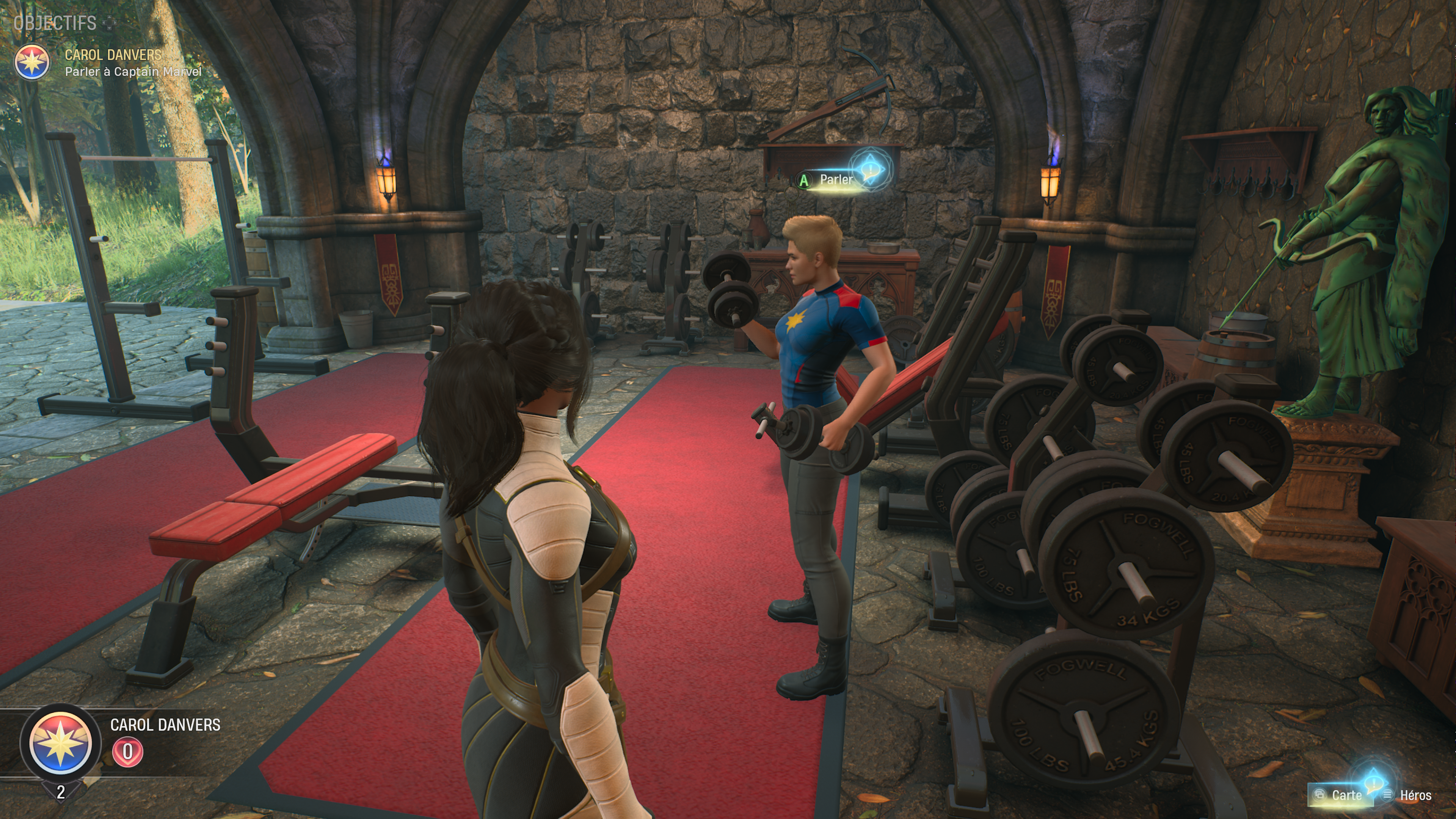Select the 'Parler à Captain Marvel' objective
This screenshot has height=819, width=1456.
[x=133, y=72]
